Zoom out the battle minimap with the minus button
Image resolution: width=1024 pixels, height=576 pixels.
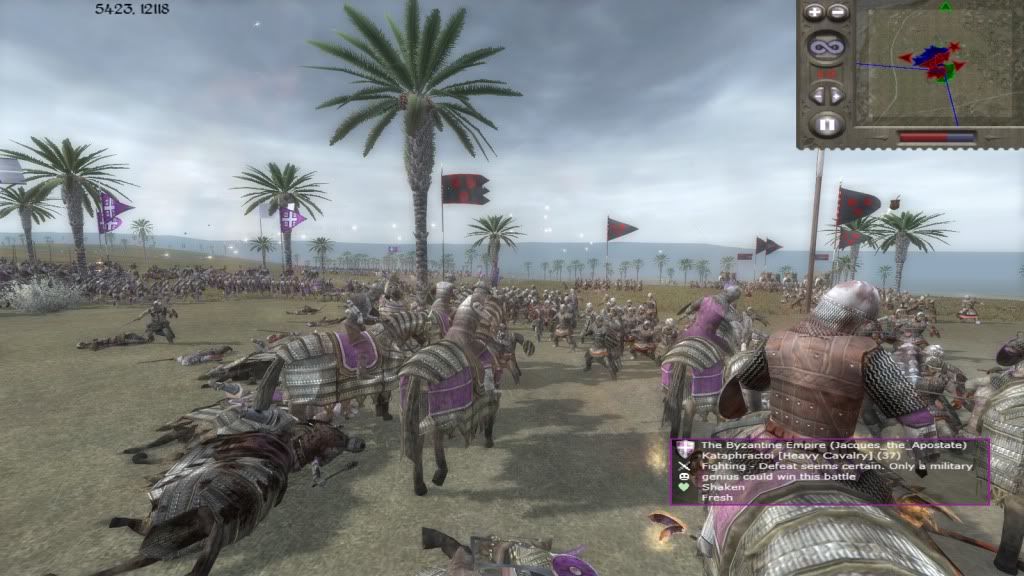(x=838, y=13)
